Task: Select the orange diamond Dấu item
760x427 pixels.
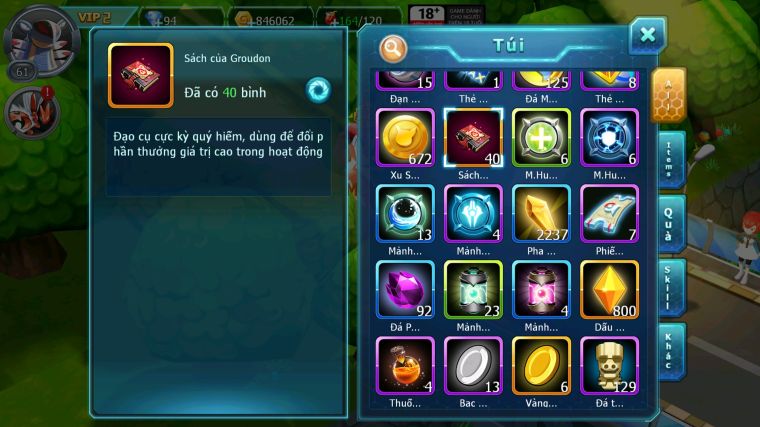Action: coord(609,290)
